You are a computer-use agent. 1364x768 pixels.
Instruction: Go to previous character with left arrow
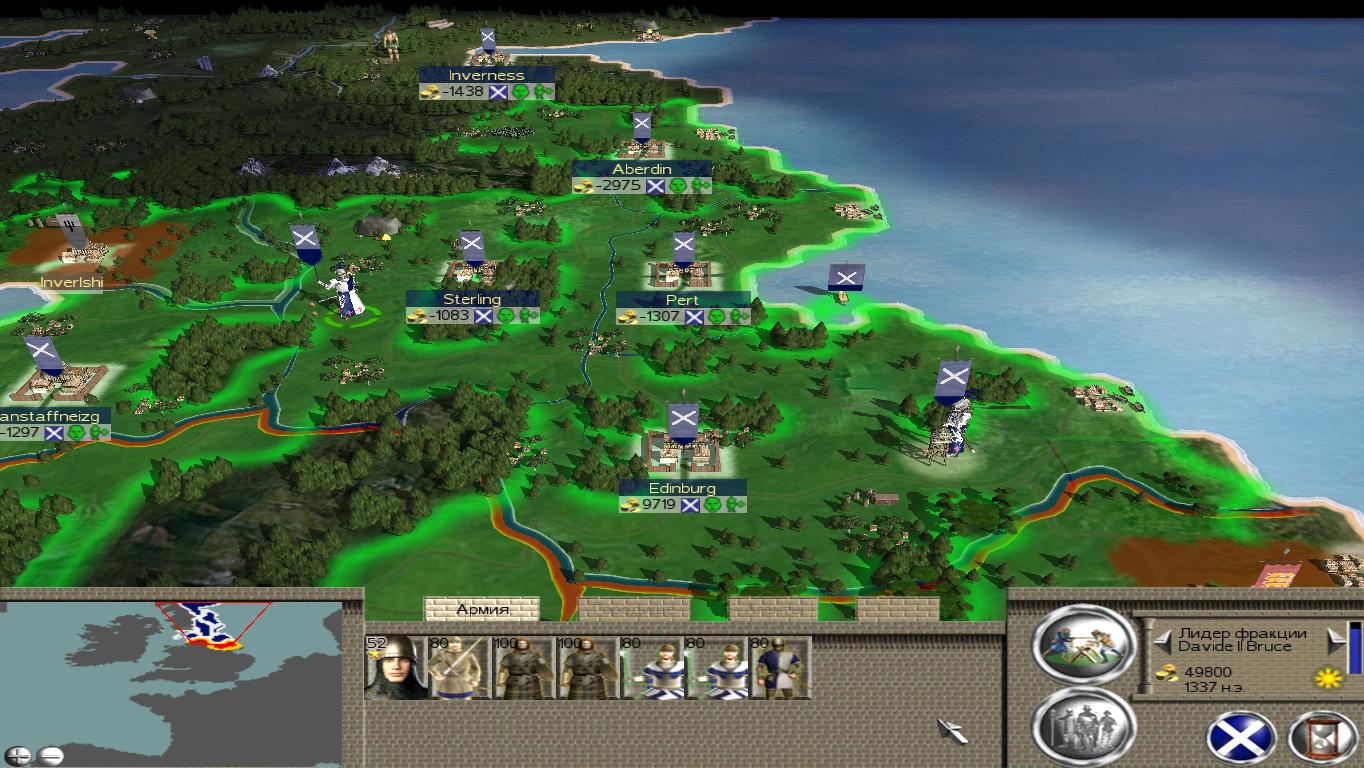click(1162, 639)
